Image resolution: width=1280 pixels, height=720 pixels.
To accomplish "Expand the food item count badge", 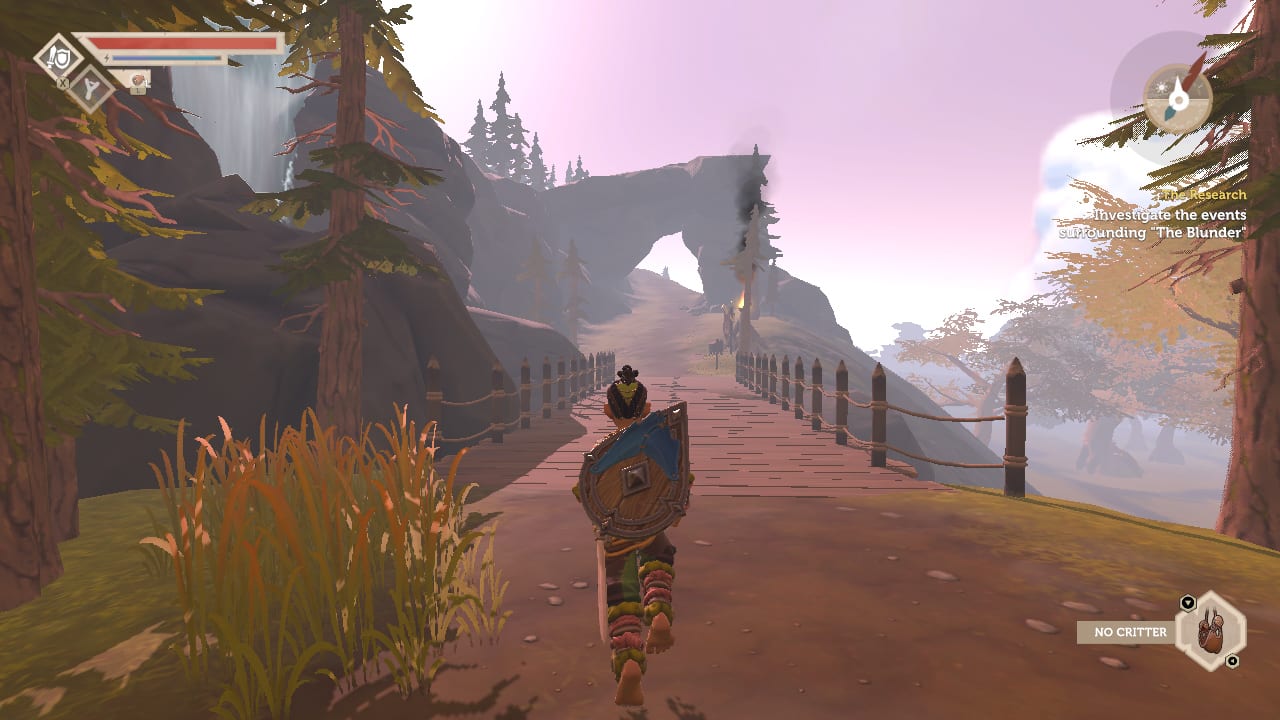I will point(137,90).
